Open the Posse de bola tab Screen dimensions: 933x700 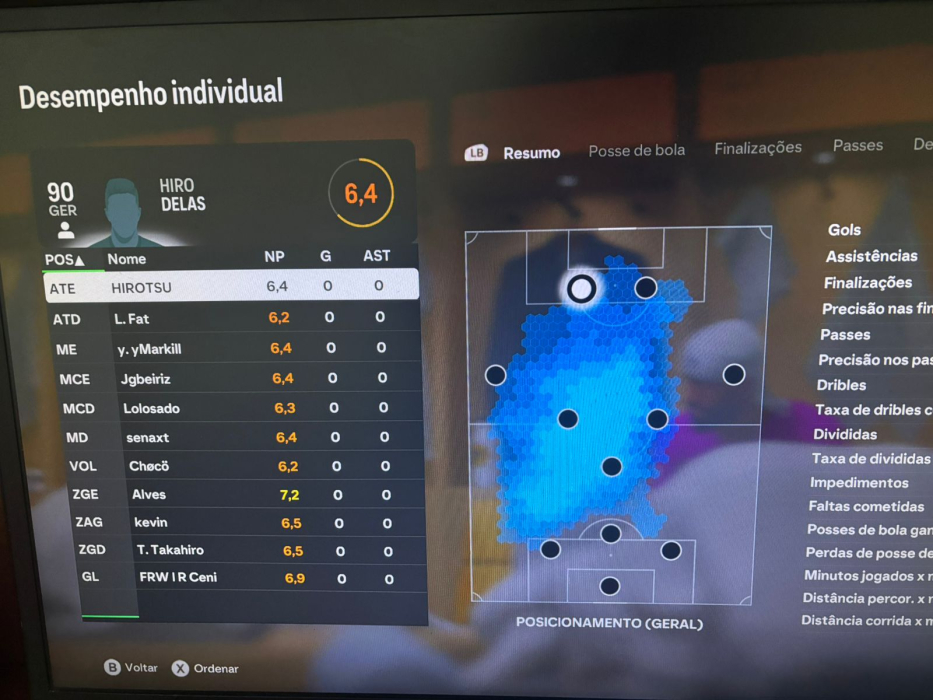click(x=636, y=151)
